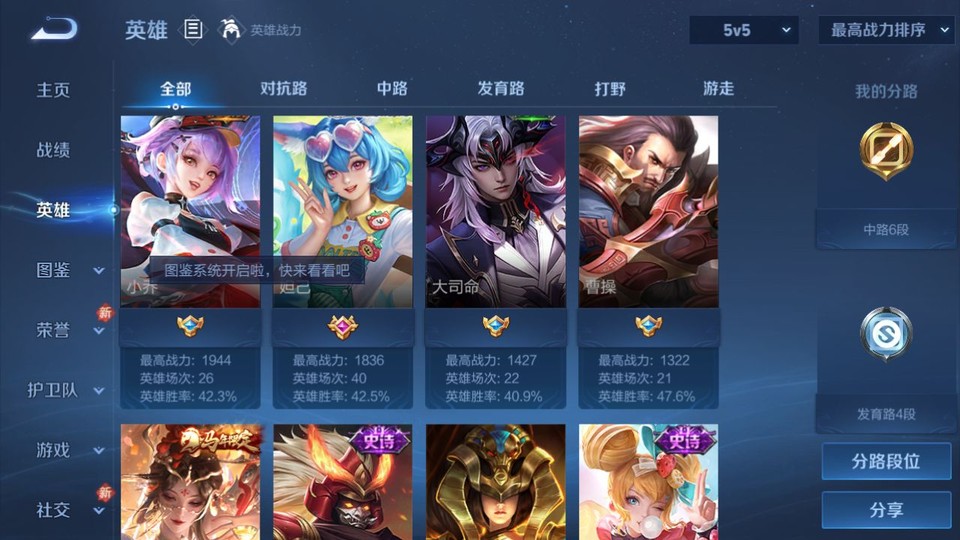Click the 分享 share button

pyautogui.click(x=886, y=510)
